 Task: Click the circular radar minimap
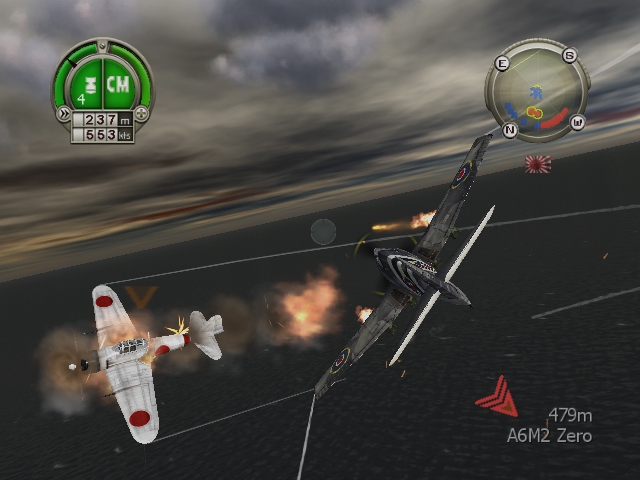tap(536, 95)
